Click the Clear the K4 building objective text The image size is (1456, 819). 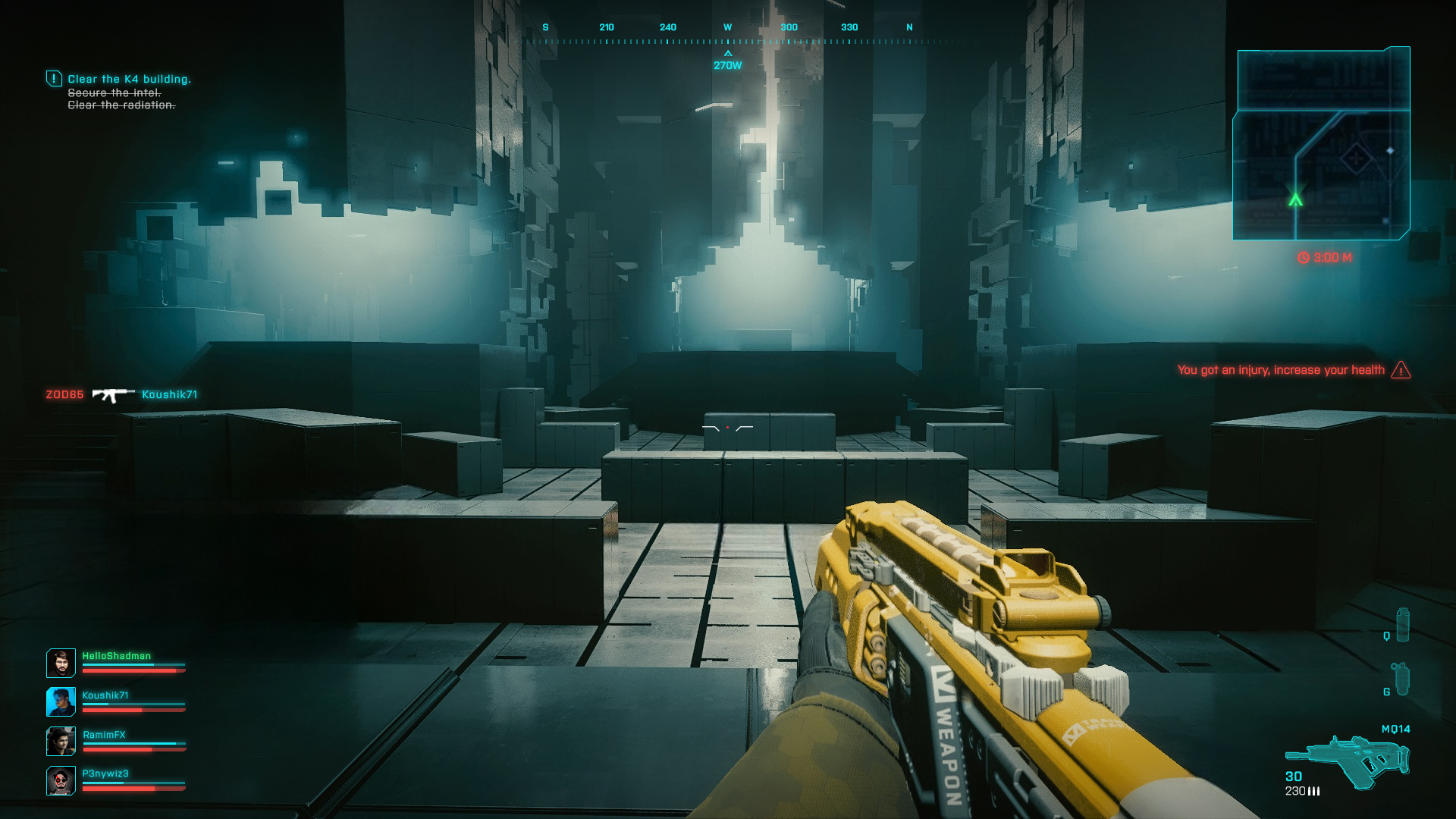pos(130,78)
